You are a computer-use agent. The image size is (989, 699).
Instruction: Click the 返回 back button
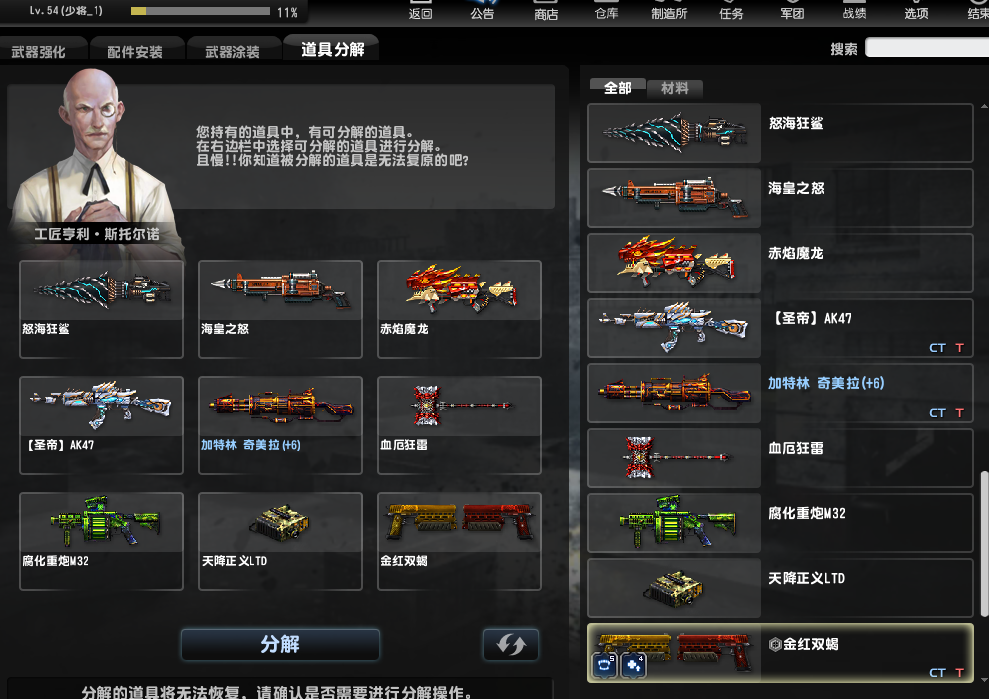(x=421, y=12)
